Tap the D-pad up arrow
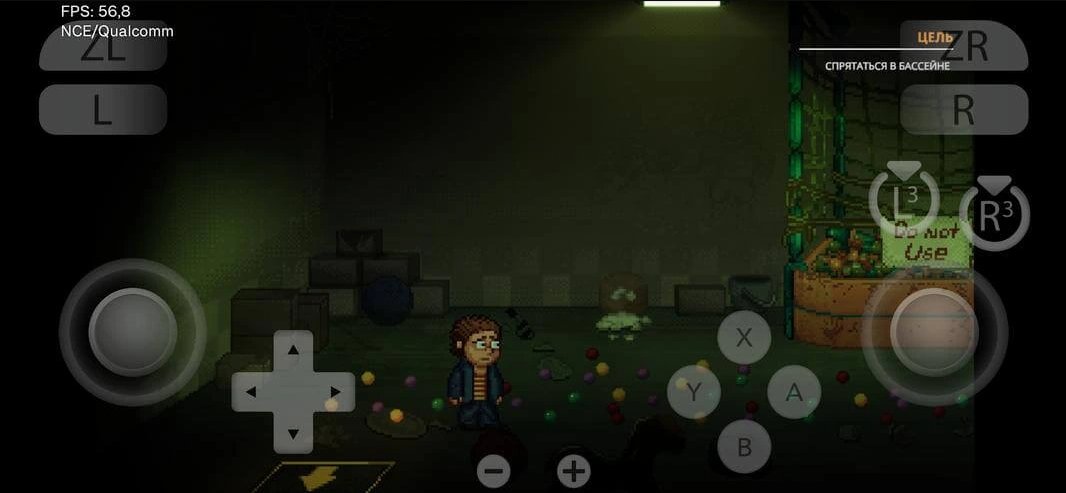The width and height of the screenshot is (1066, 493). point(293,350)
